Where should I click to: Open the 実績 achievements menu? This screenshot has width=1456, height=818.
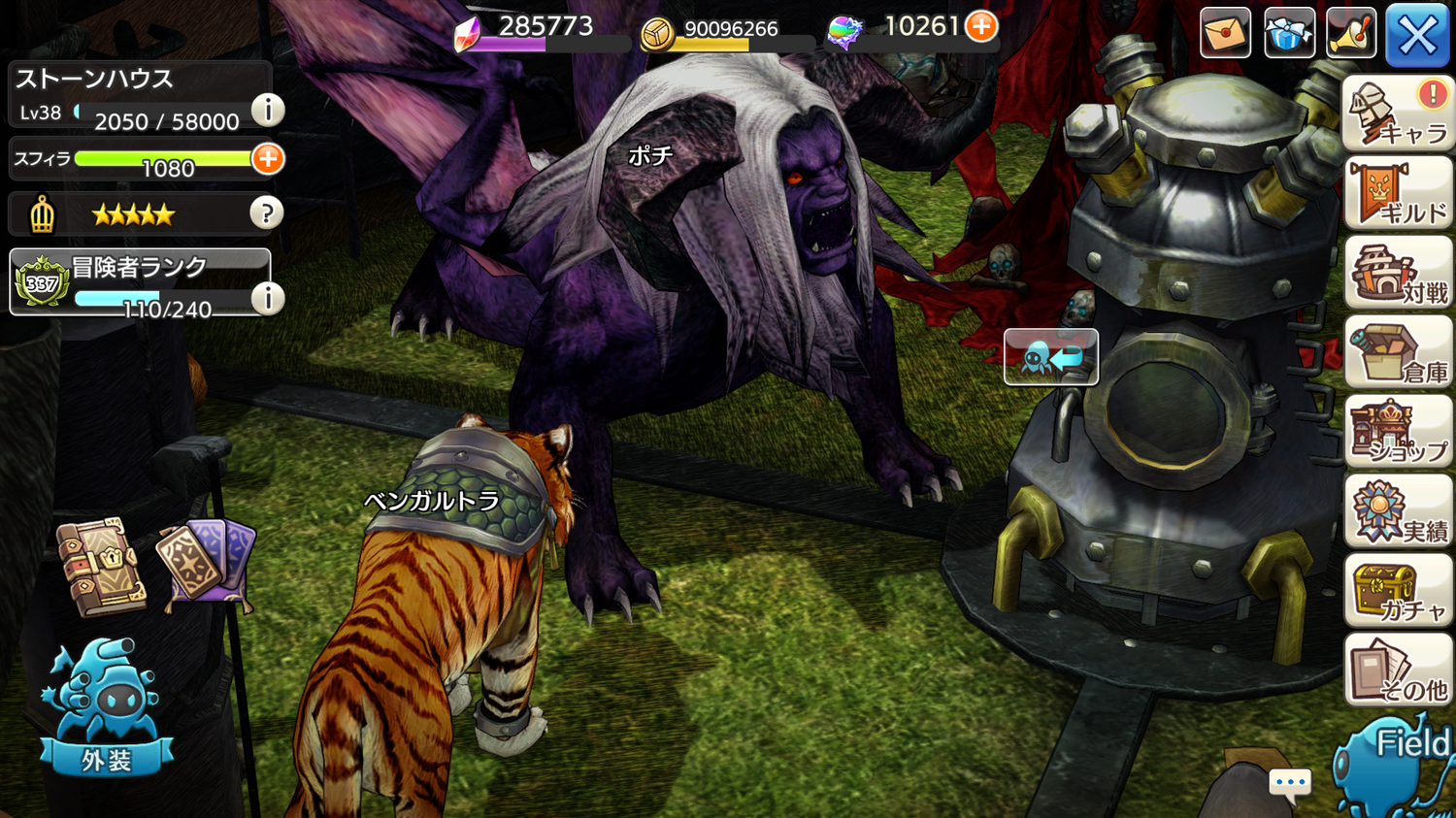point(1398,513)
